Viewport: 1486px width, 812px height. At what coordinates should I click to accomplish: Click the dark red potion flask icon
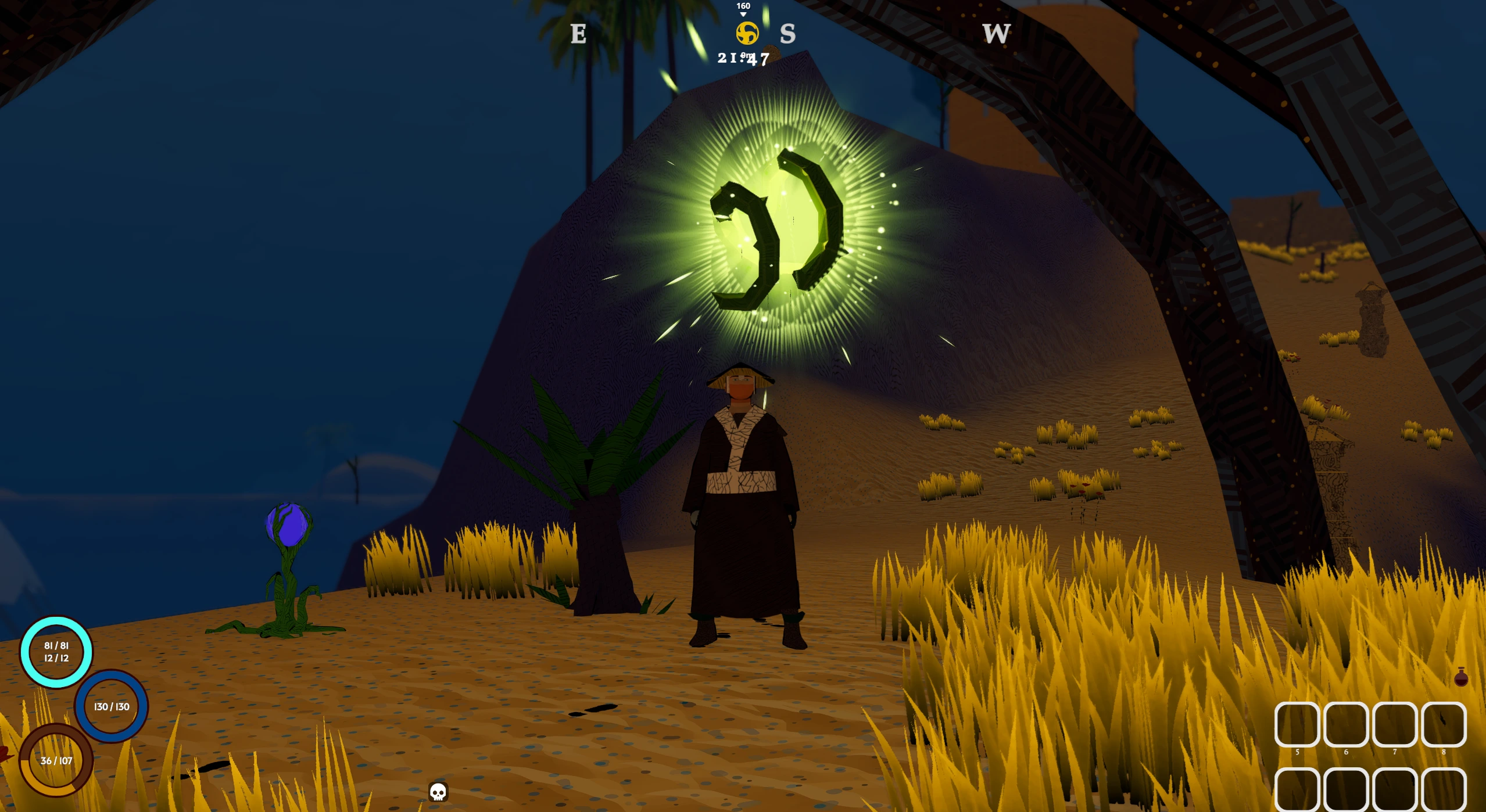1460,677
